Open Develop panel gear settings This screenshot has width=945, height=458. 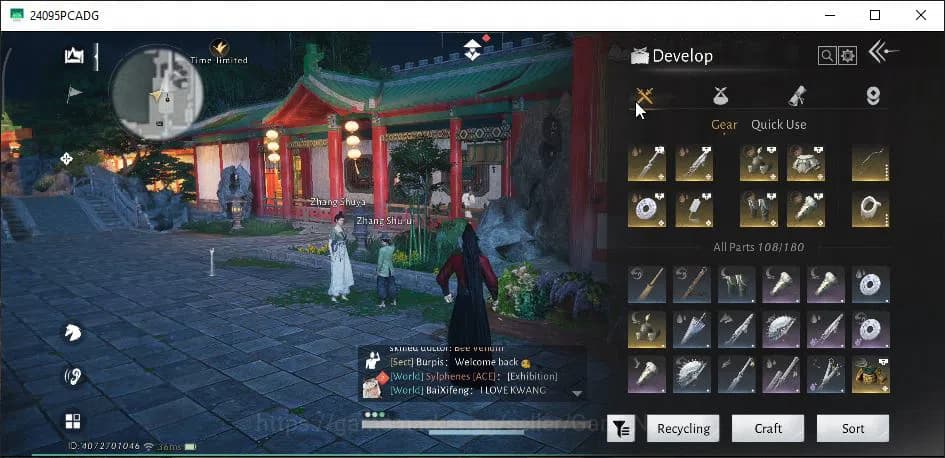[847, 56]
